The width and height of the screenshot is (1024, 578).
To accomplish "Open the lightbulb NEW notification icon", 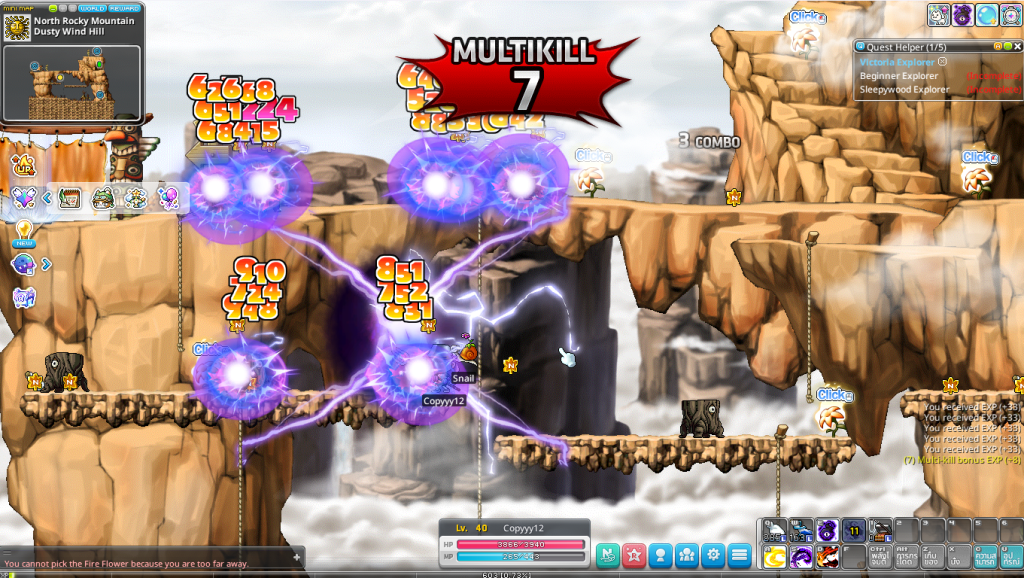I will click(x=22, y=233).
